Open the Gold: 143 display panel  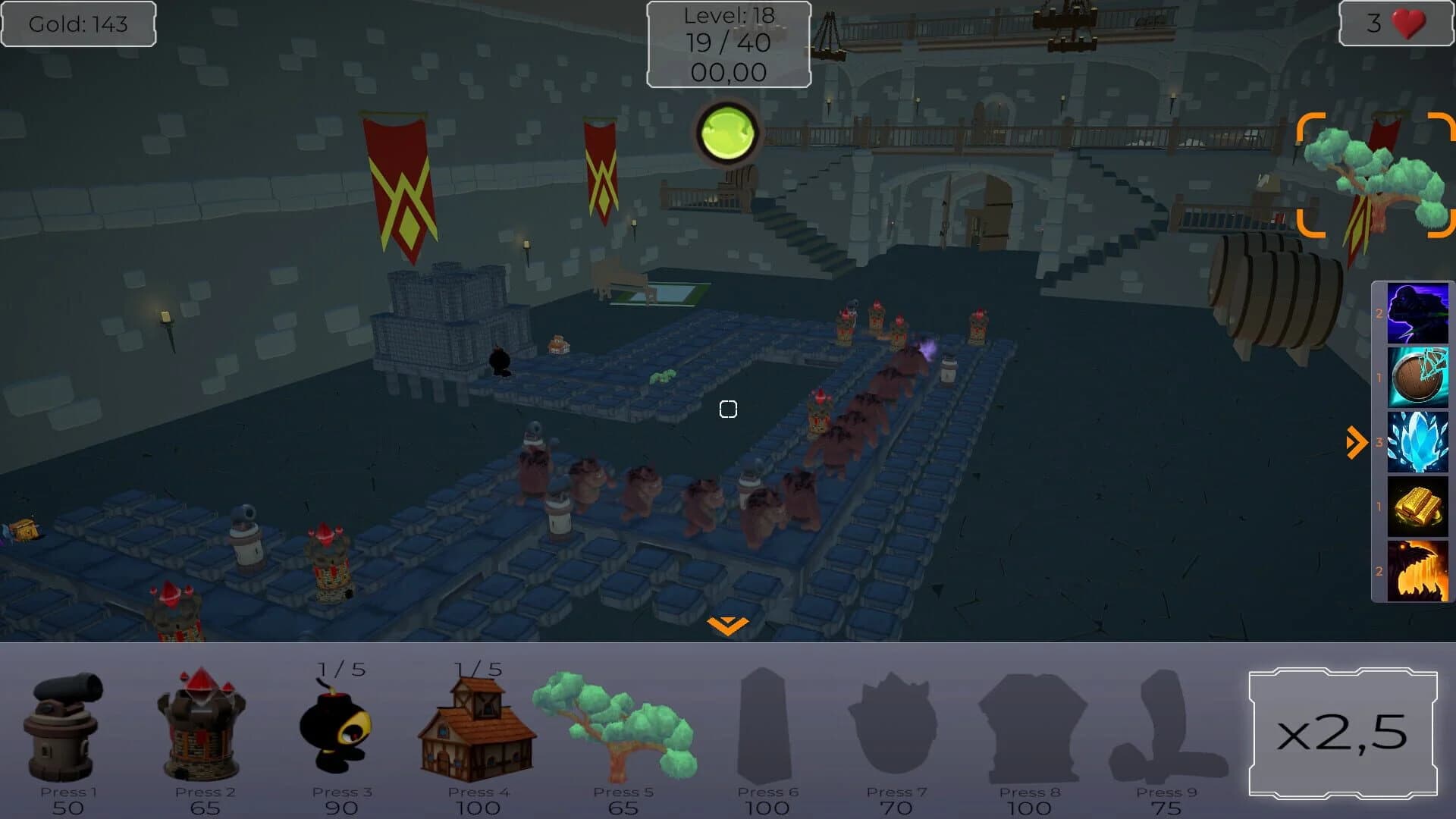(78, 24)
